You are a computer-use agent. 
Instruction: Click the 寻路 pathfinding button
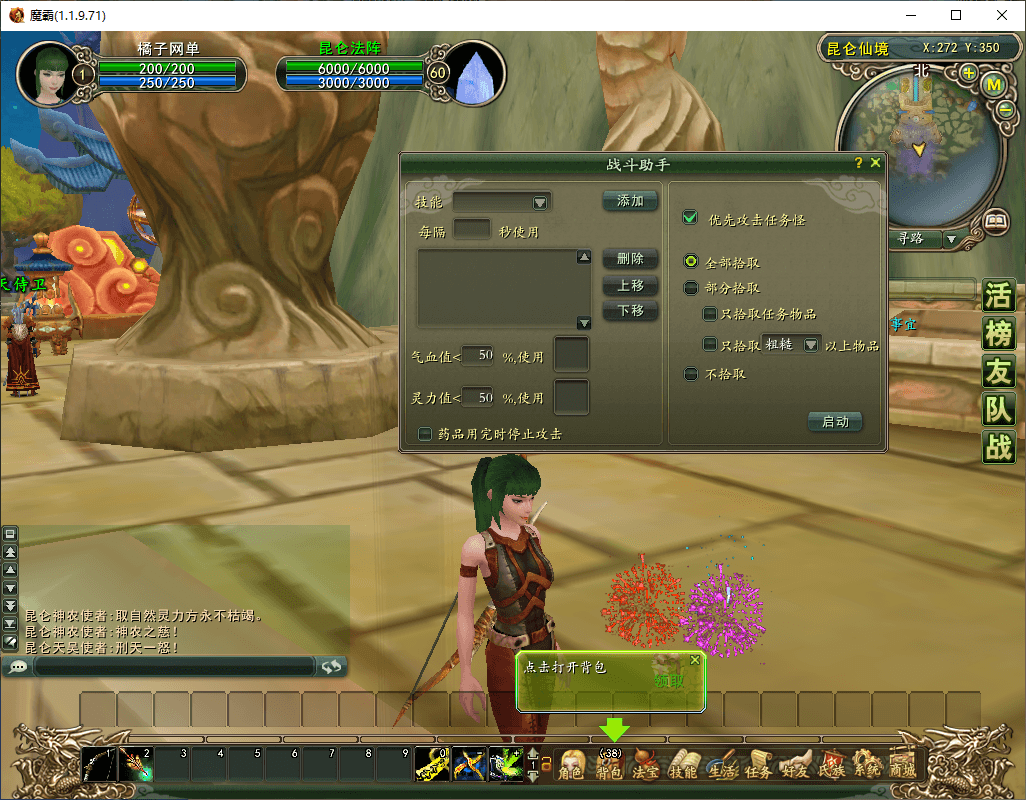910,239
